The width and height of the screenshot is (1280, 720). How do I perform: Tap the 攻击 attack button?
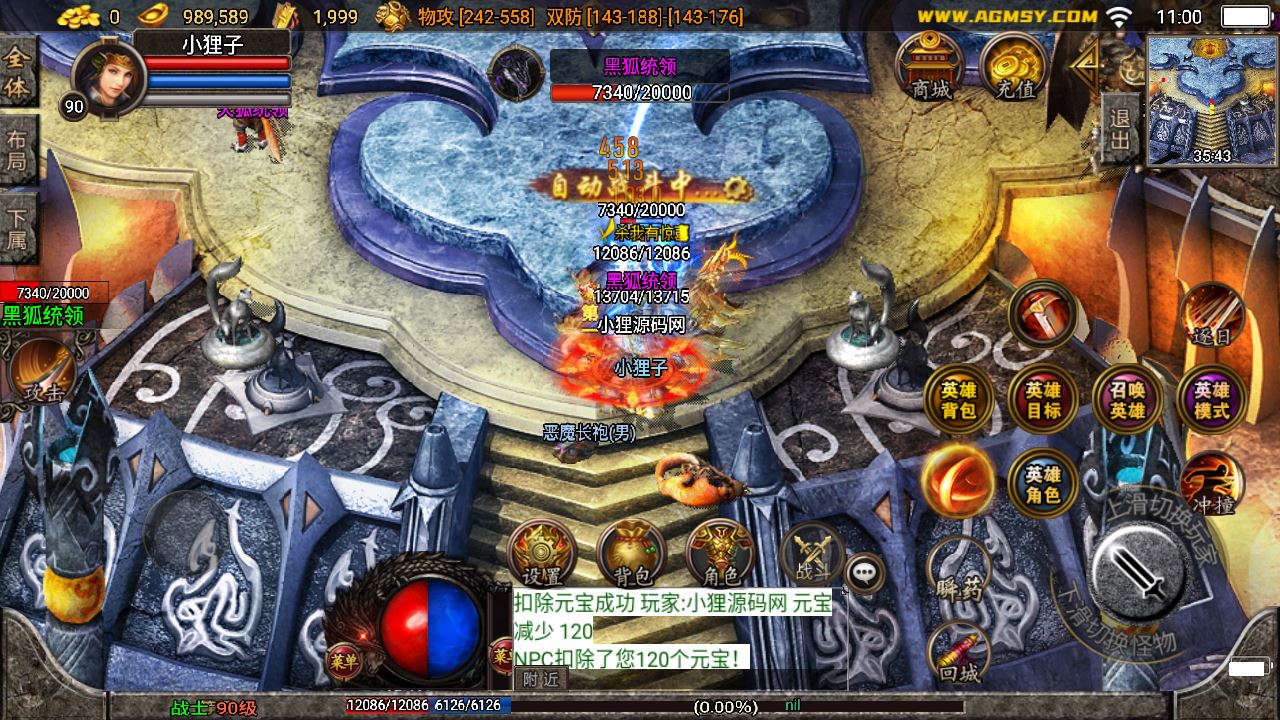click(x=42, y=373)
